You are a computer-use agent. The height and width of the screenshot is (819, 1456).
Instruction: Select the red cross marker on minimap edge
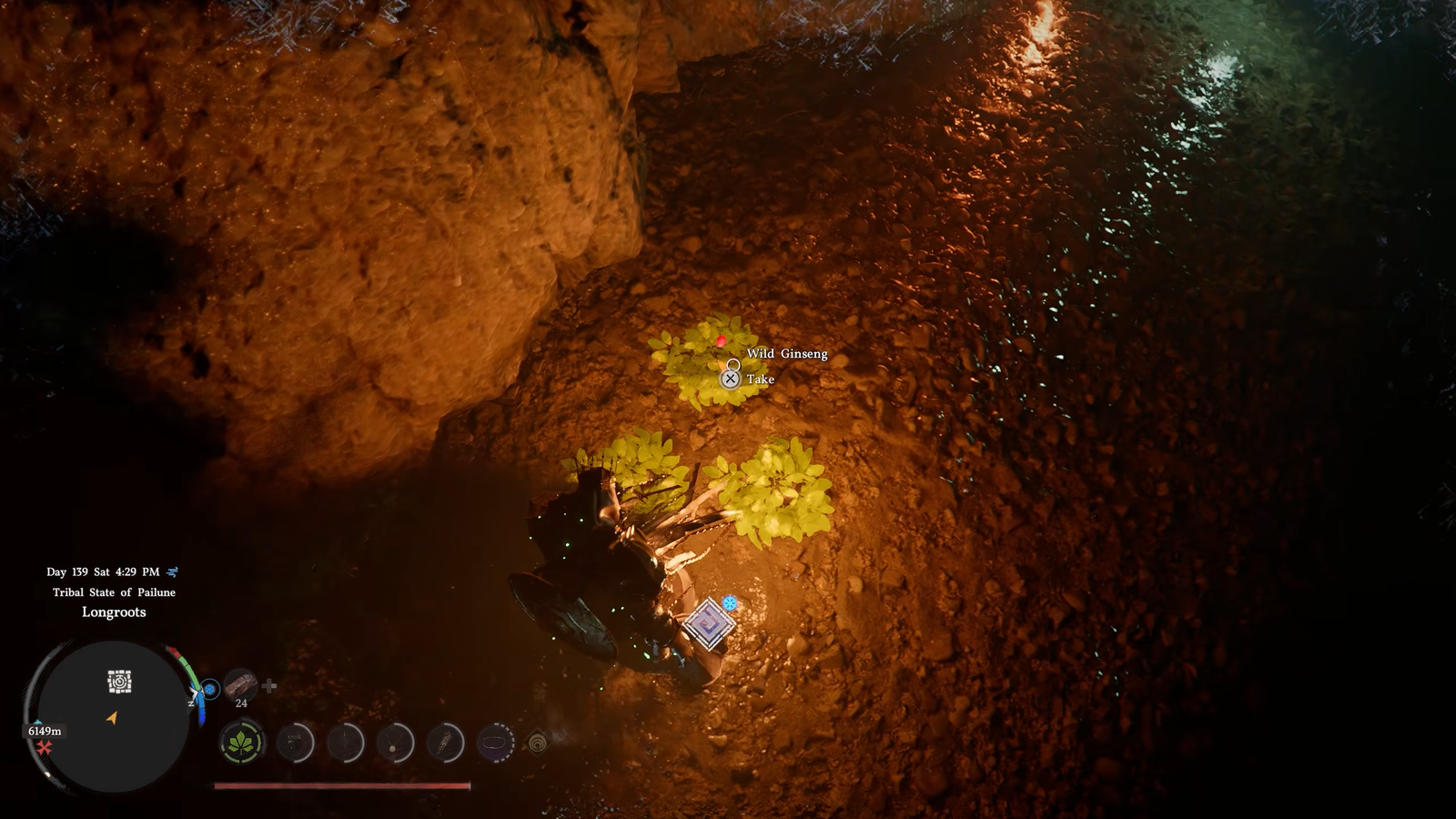pyautogui.click(x=44, y=748)
